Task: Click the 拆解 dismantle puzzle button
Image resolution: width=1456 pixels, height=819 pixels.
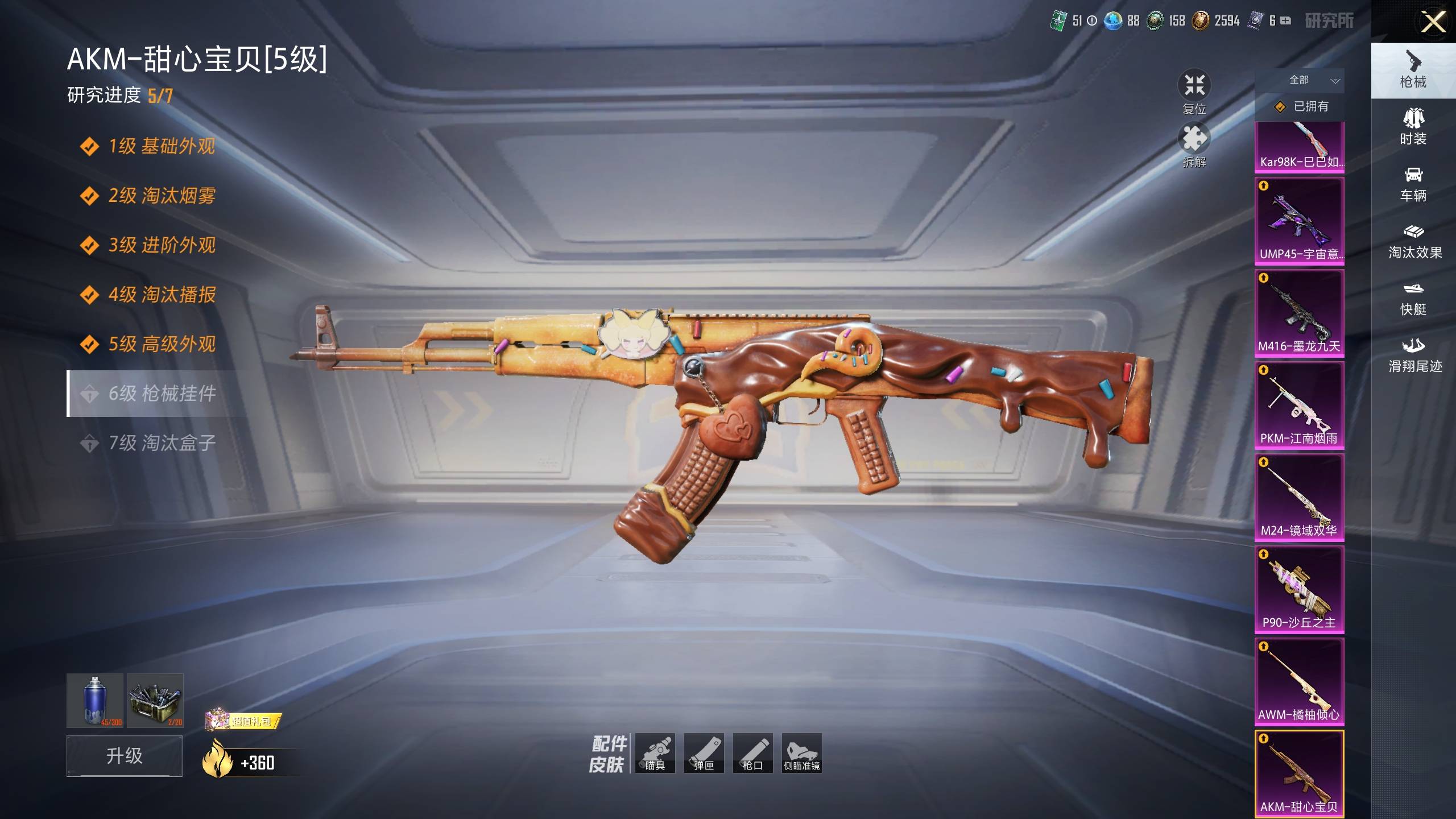Action: (x=1194, y=146)
